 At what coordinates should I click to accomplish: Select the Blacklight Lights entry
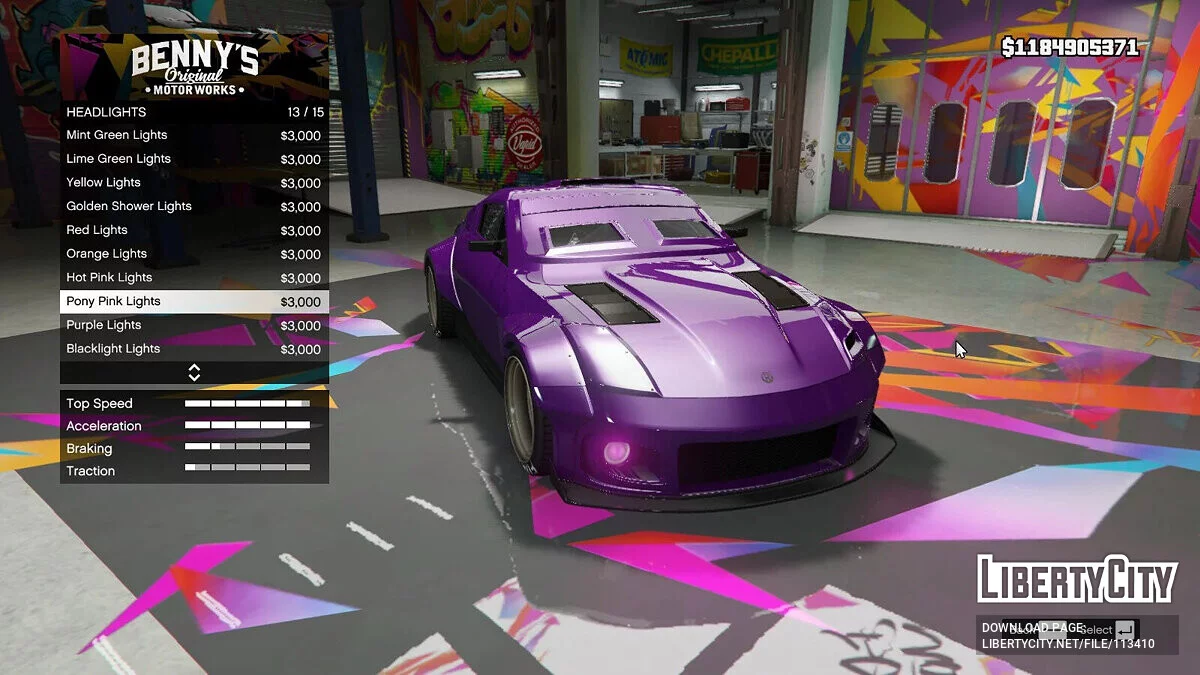[x=194, y=349]
